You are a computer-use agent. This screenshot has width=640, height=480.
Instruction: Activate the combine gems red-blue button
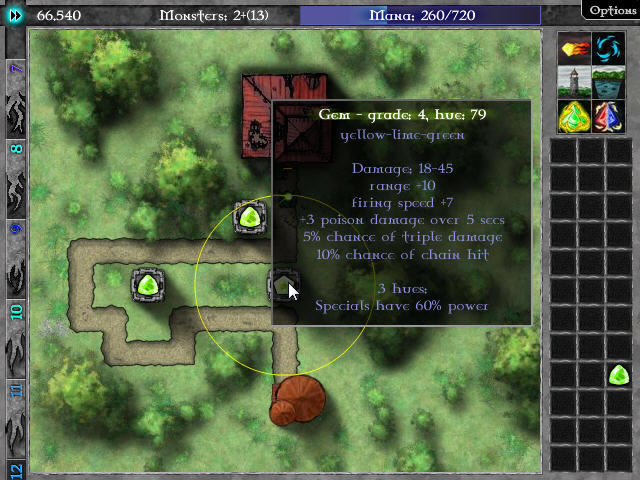[606, 114]
